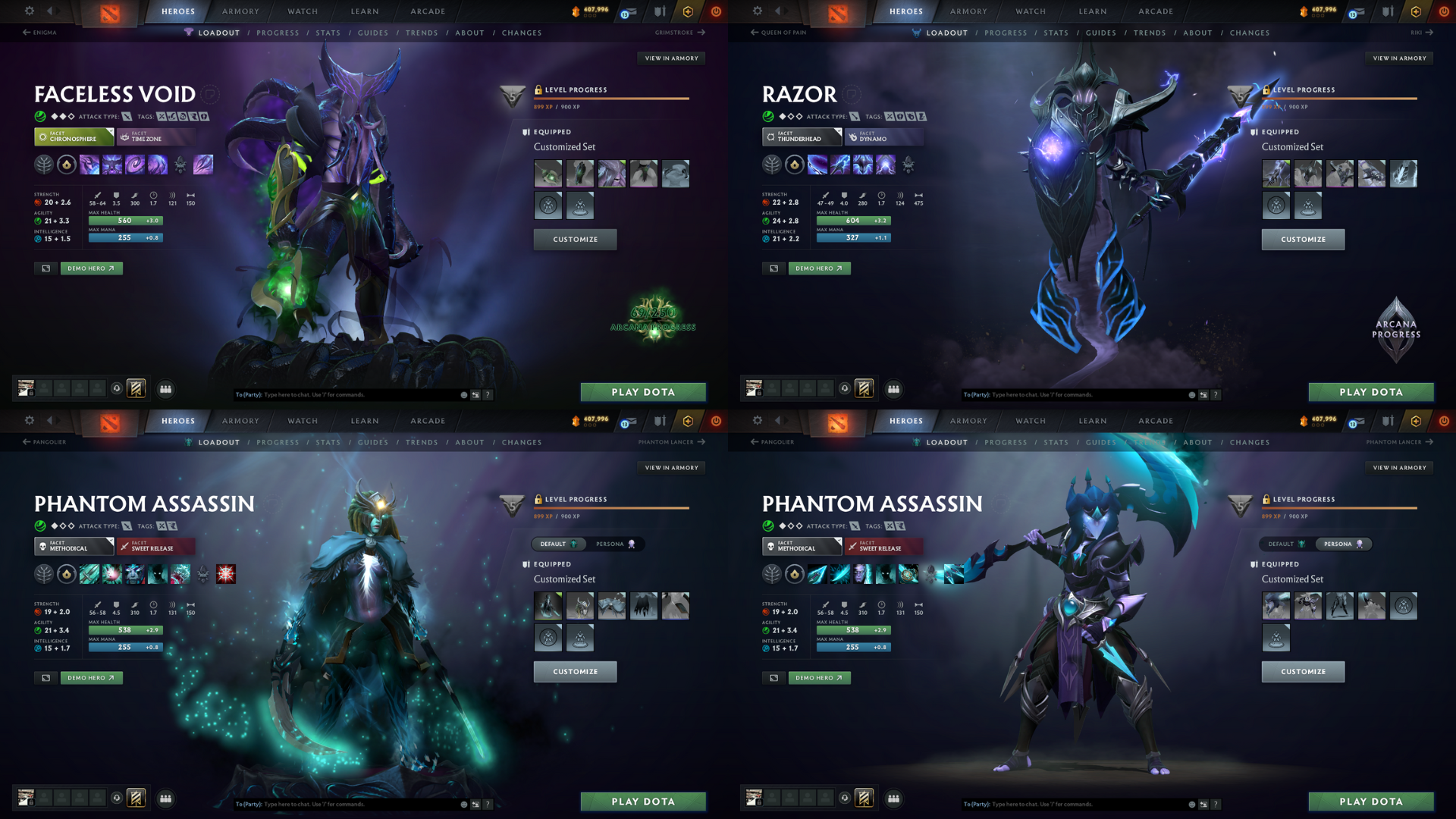View Faceless Void's Chronosphere ability icon
The width and height of the screenshot is (1456, 819).
pos(135,165)
